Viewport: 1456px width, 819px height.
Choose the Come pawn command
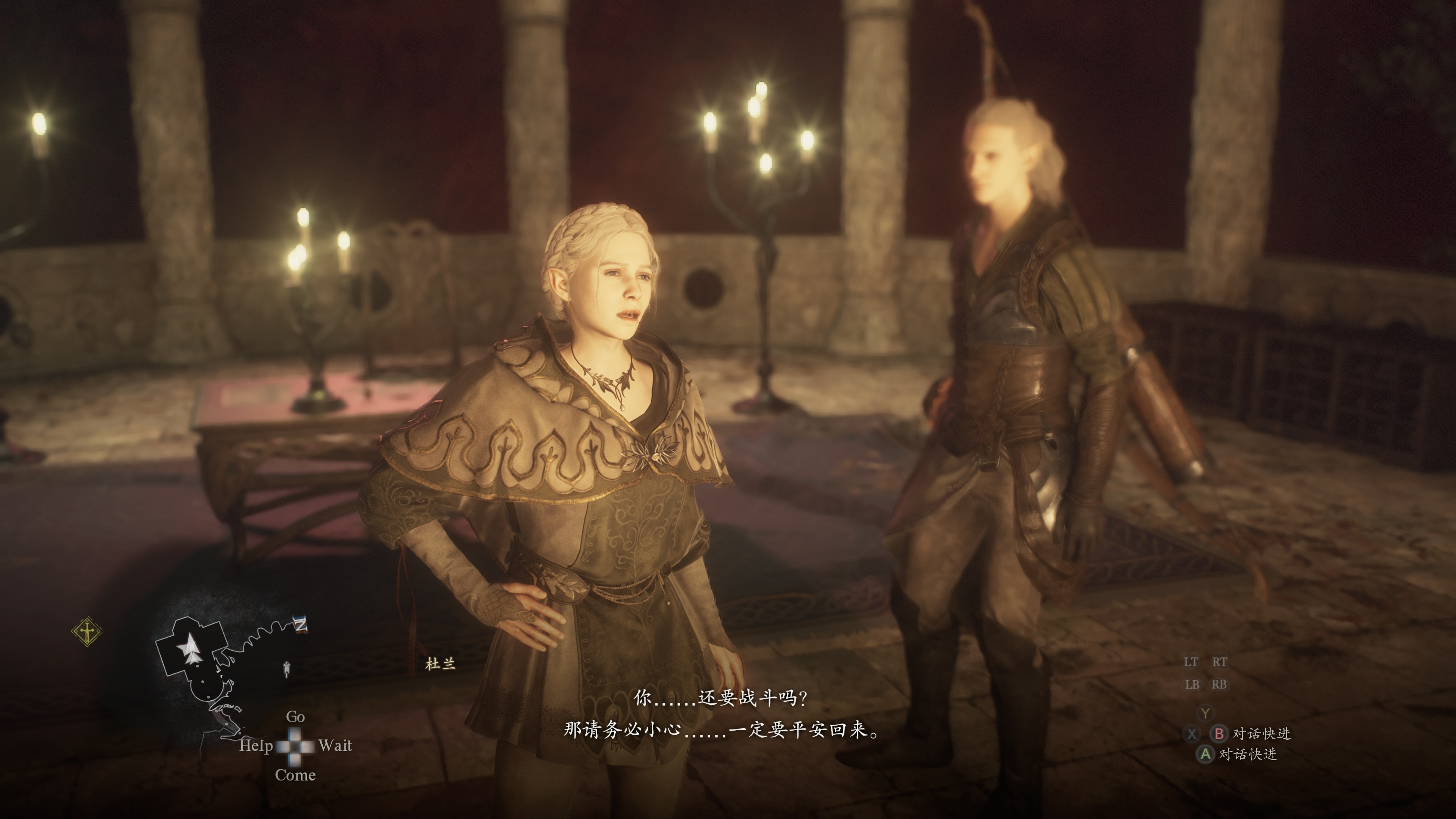coord(295,775)
